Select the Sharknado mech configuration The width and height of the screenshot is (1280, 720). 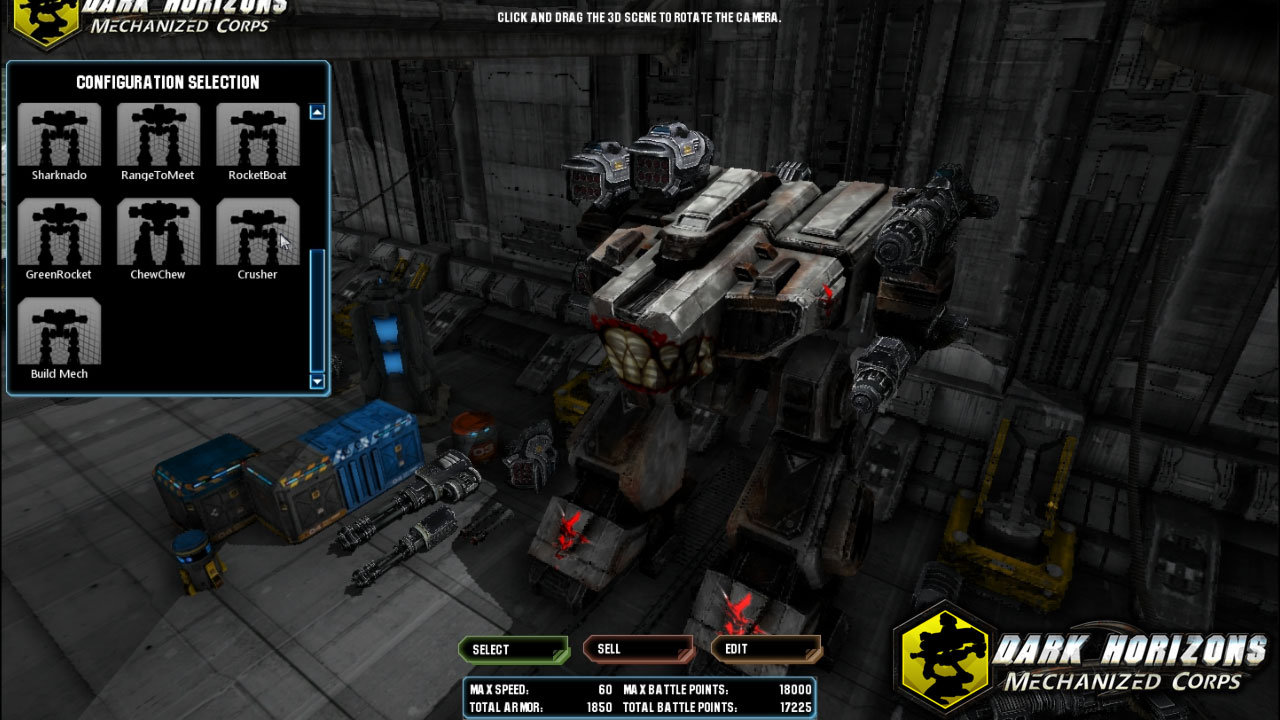point(59,140)
